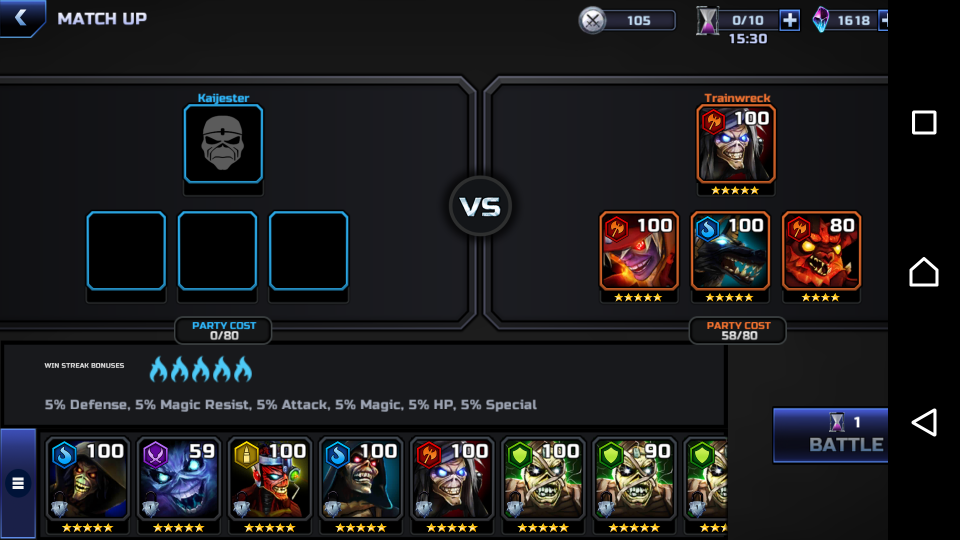Image resolution: width=960 pixels, height=540 pixels.
Task: Inspect Trainwreck's level 100 leader Eddie
Action: pyautogui.click(x=736, y=144)
